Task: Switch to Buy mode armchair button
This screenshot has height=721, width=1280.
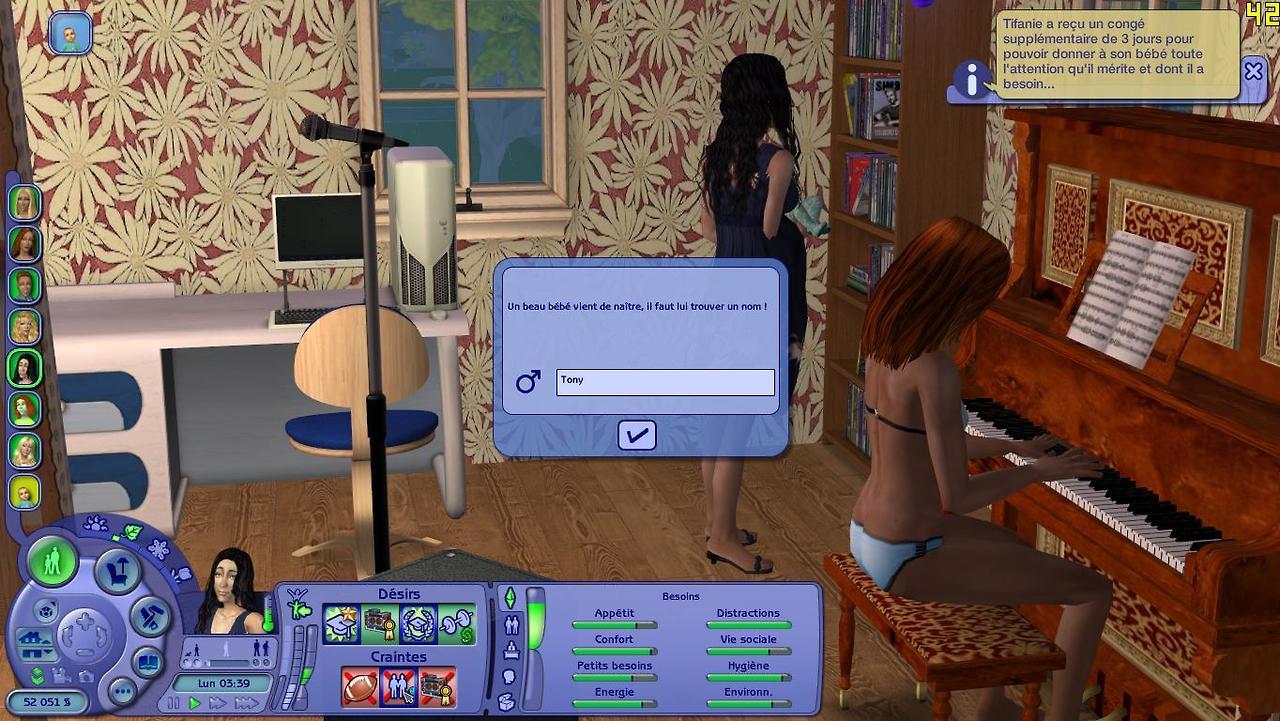Action: 118,573
